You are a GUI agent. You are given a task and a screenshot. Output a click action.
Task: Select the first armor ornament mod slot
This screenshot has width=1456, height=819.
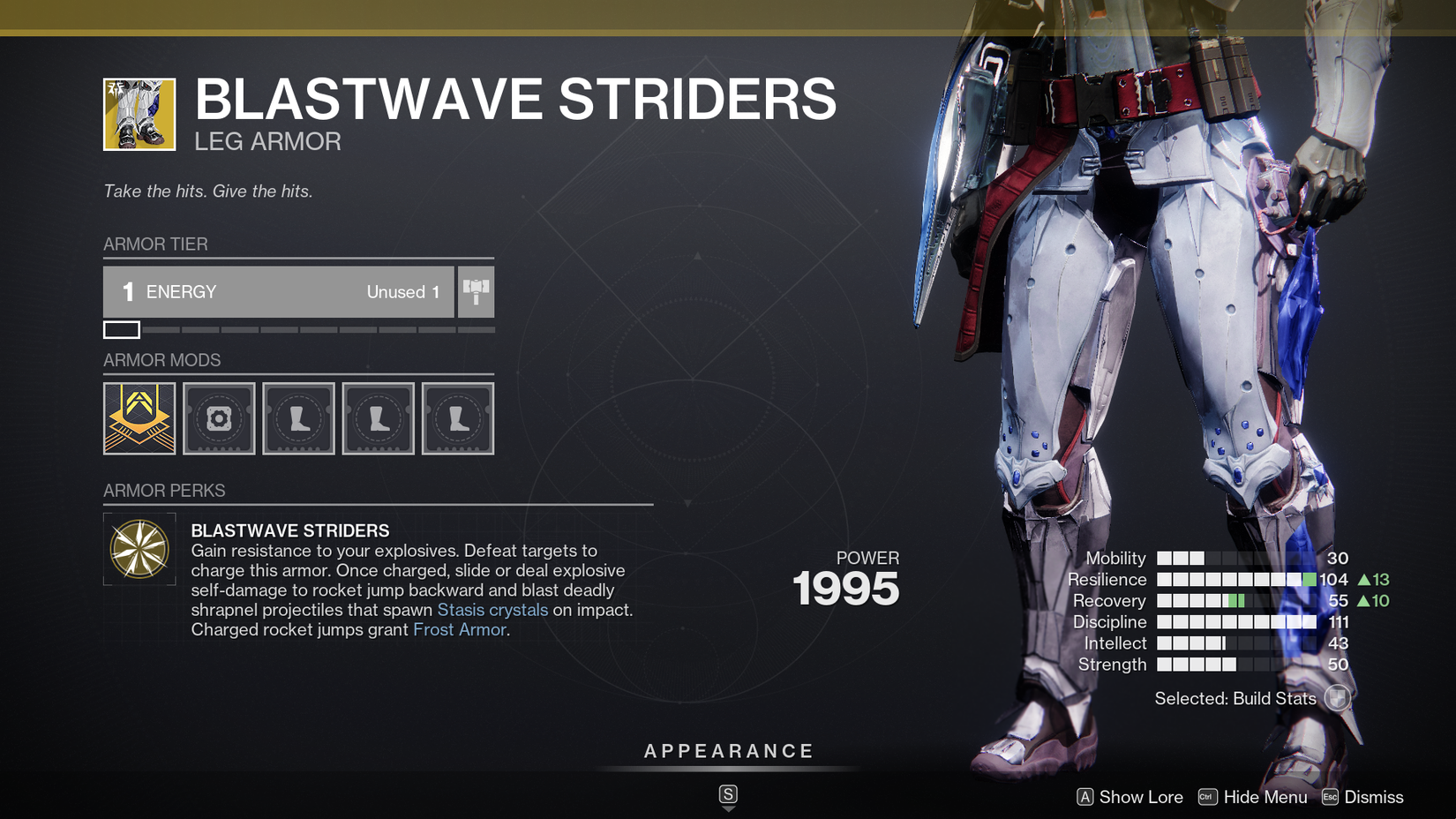point(139,417)
